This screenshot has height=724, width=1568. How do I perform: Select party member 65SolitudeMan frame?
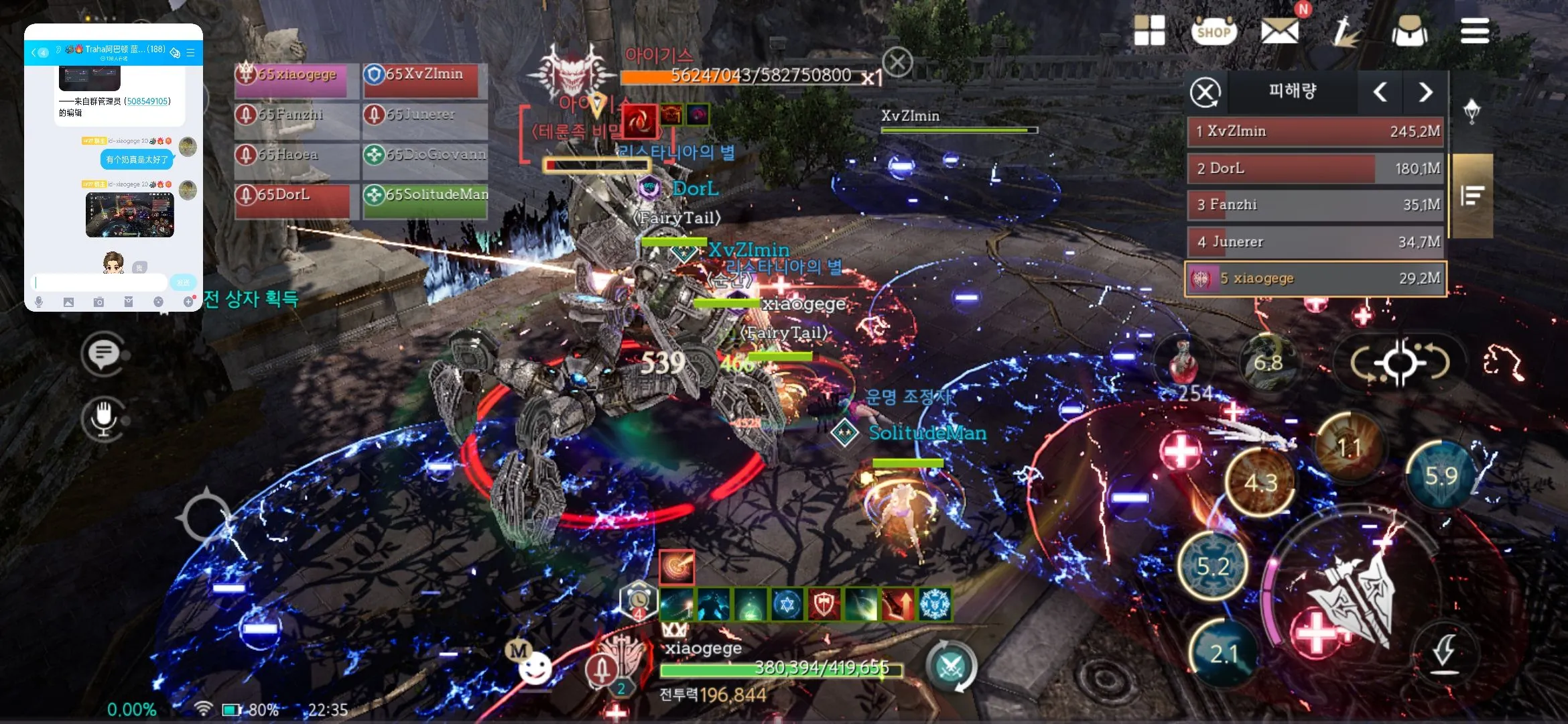(x=425, y=200)
